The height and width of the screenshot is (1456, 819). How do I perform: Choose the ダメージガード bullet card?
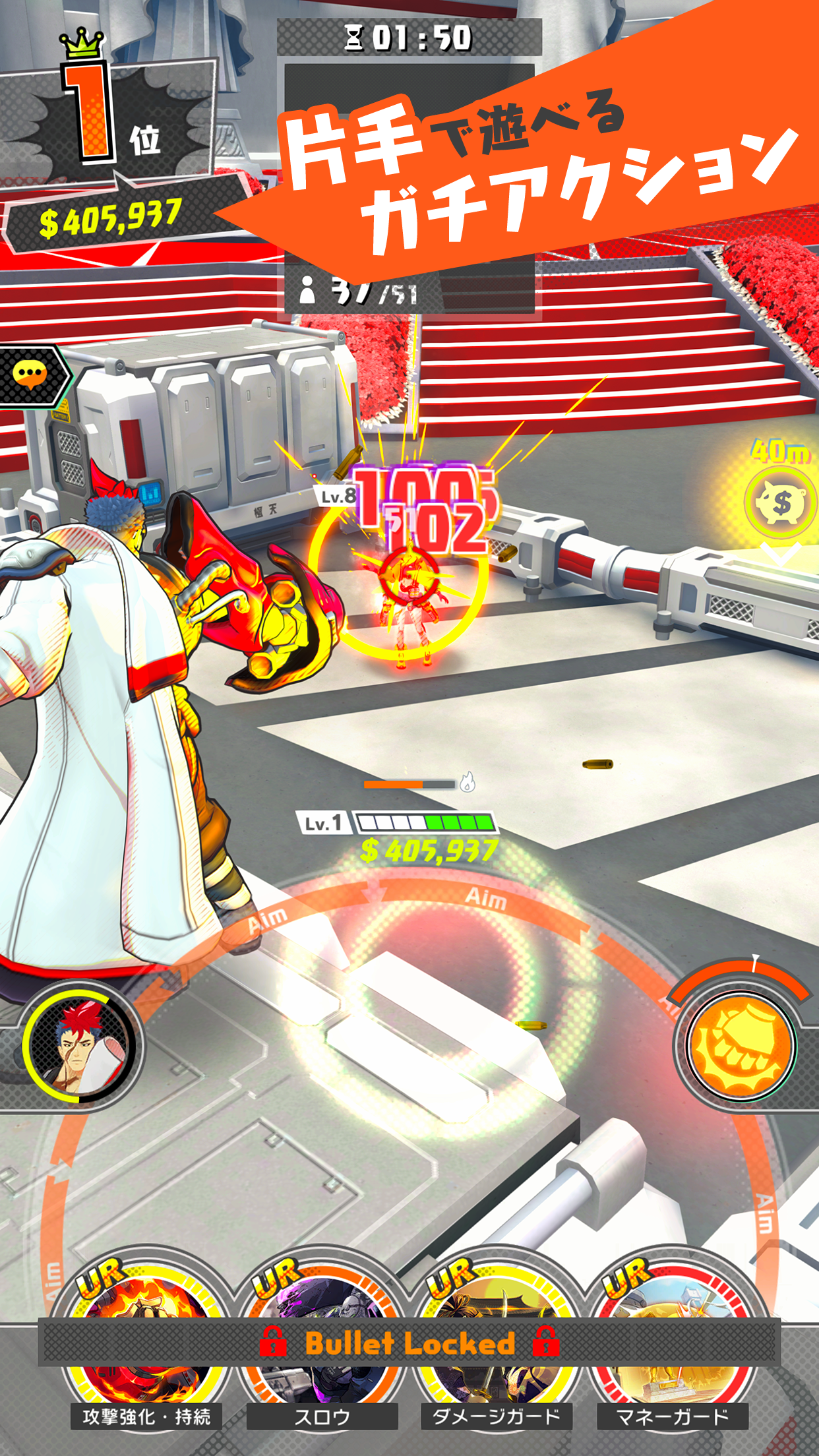click(496, 1339)
